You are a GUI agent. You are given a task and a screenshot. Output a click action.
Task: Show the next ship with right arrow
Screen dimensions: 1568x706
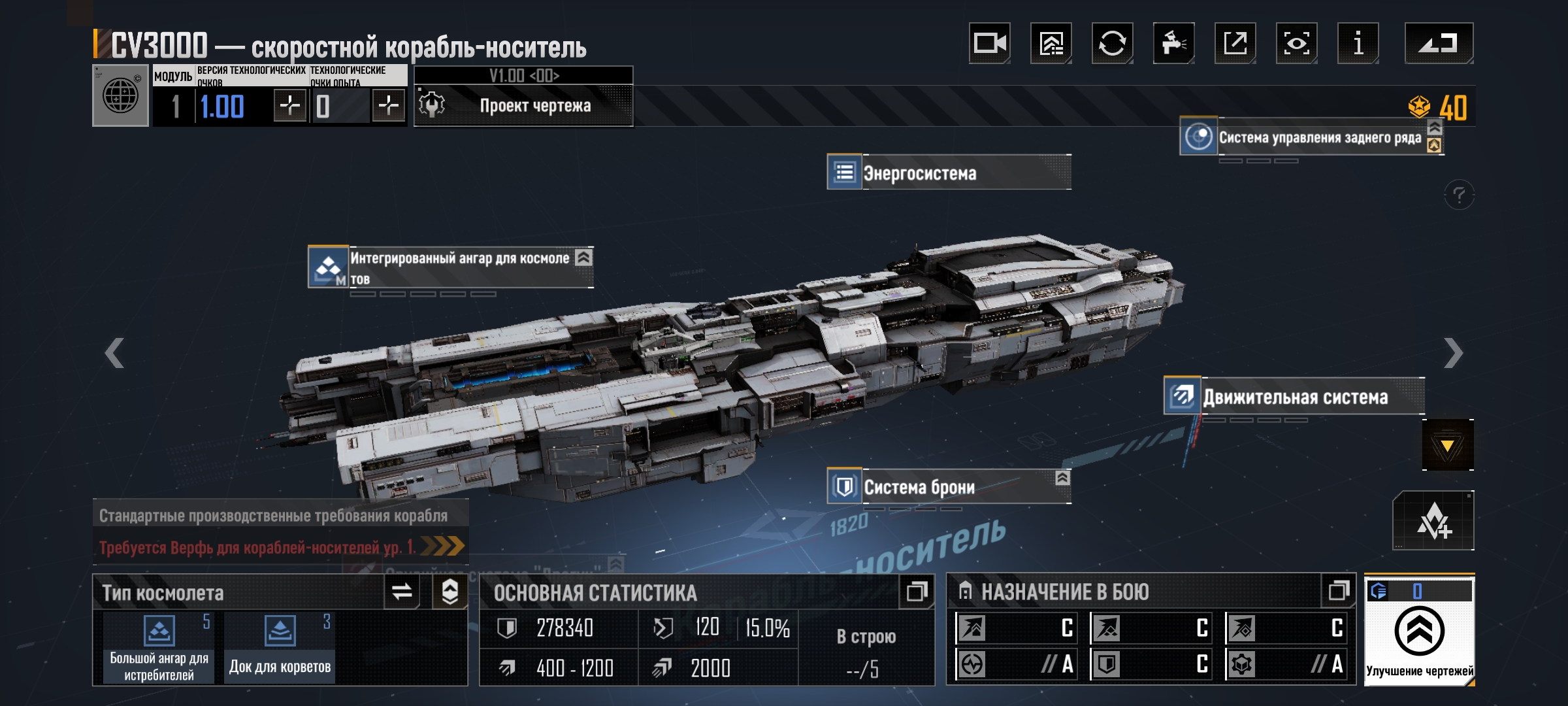[x=1453, y=353]
